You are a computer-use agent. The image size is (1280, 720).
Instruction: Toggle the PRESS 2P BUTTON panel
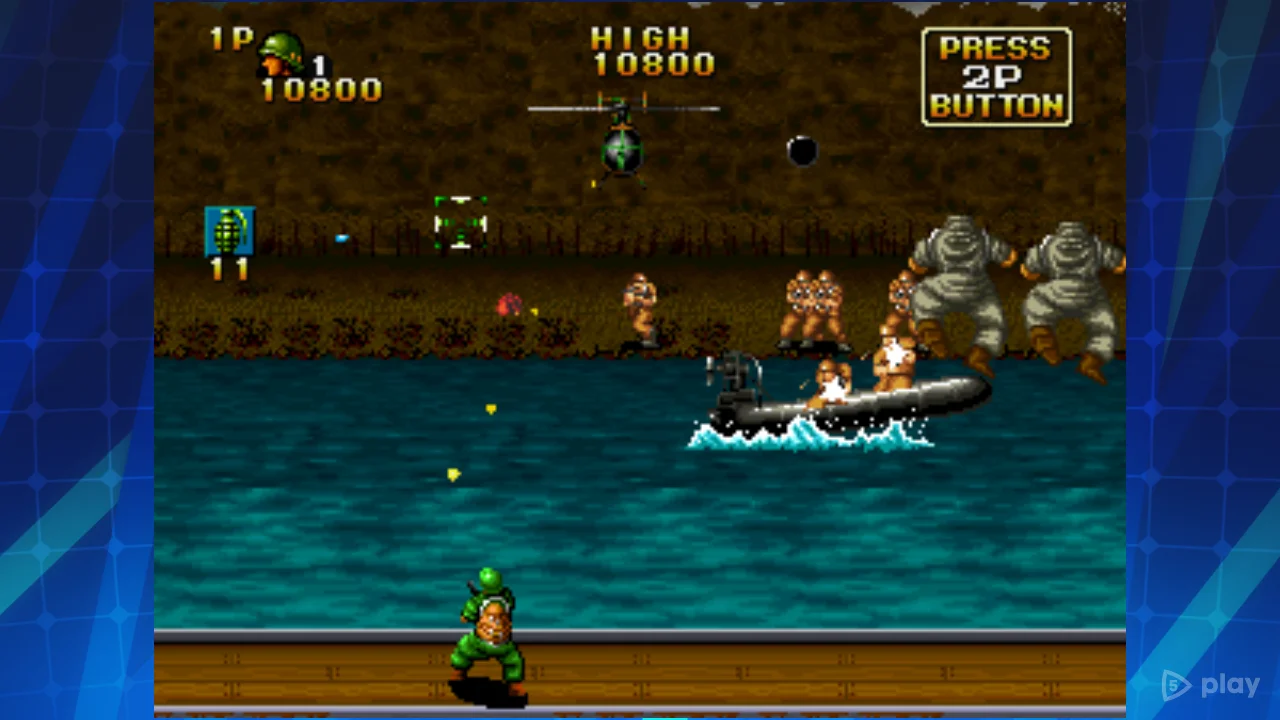point(996,73)
